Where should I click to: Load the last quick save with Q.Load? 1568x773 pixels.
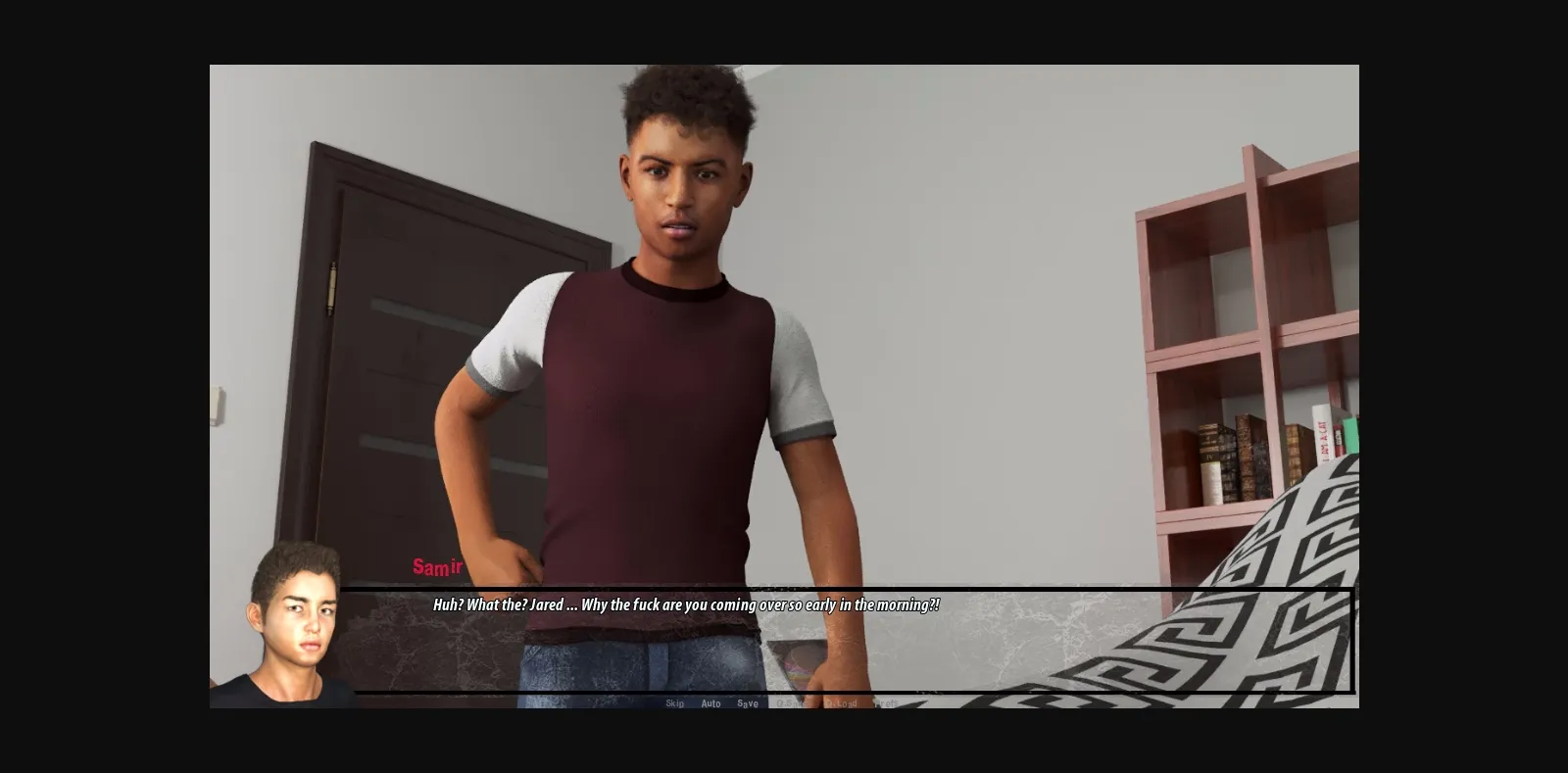[x=841, y=703]
